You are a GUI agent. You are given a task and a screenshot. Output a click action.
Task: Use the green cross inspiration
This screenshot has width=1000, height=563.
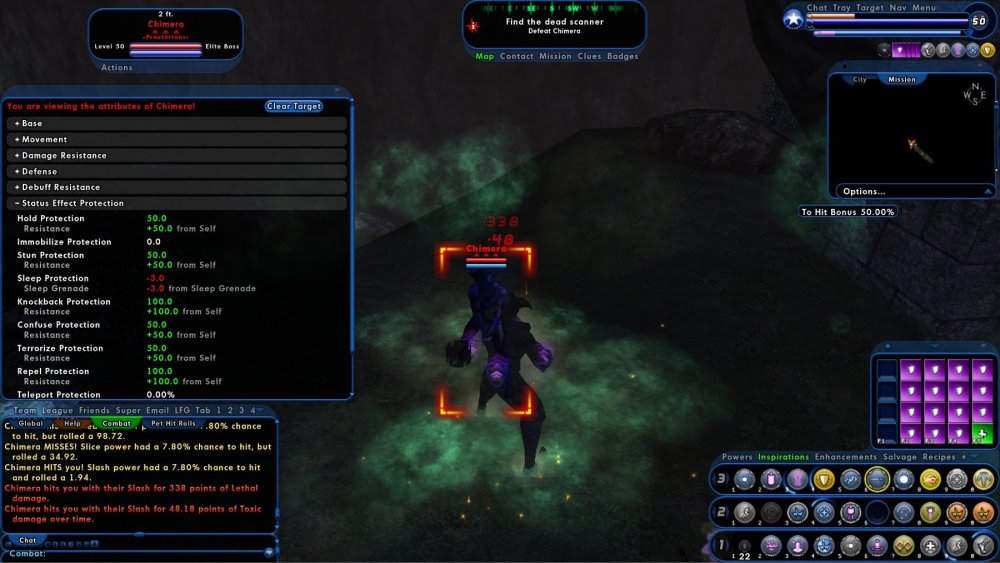click(982, 435)
